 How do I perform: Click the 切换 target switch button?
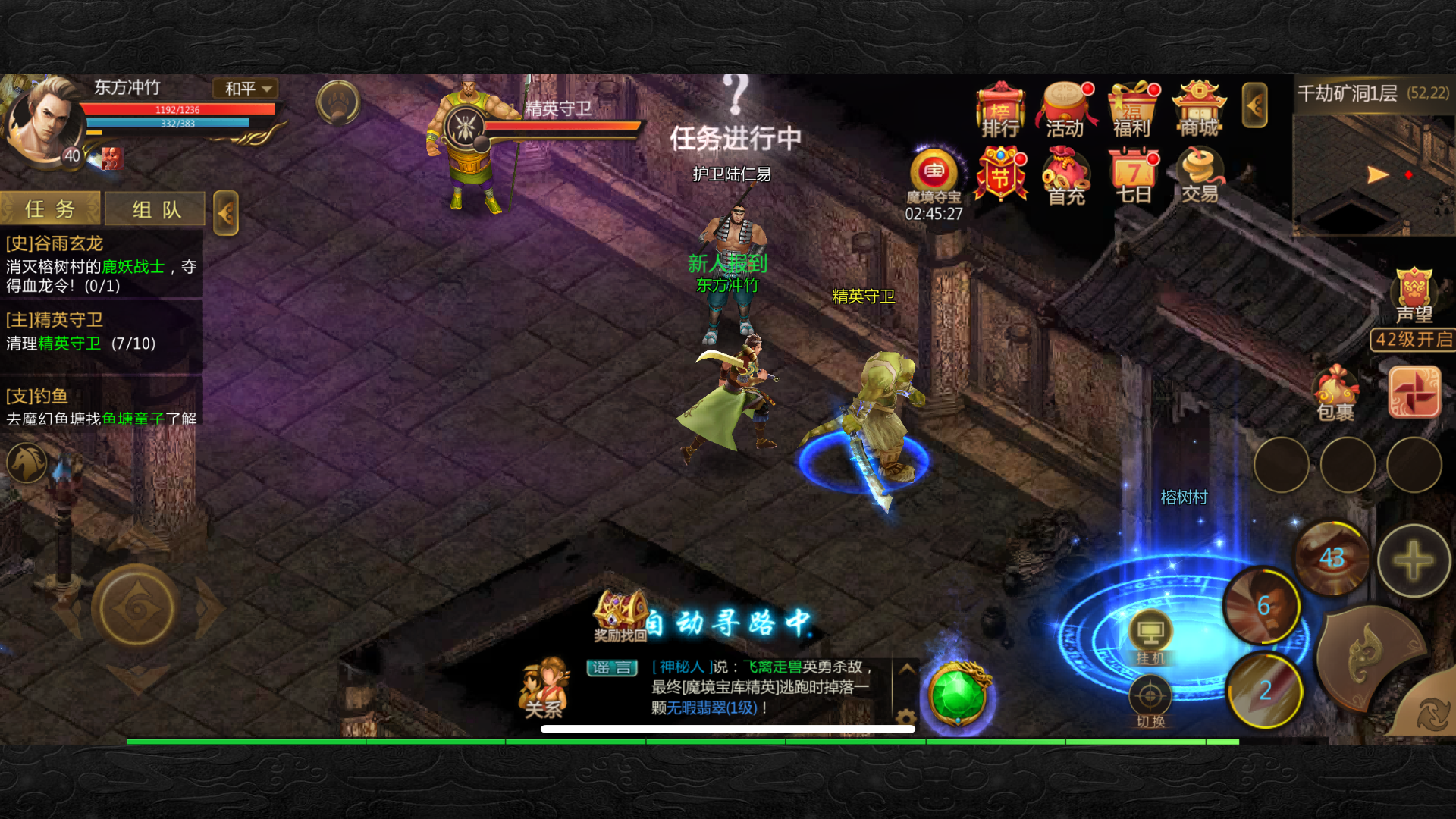pyautogui.click(x=1150, y=702)
